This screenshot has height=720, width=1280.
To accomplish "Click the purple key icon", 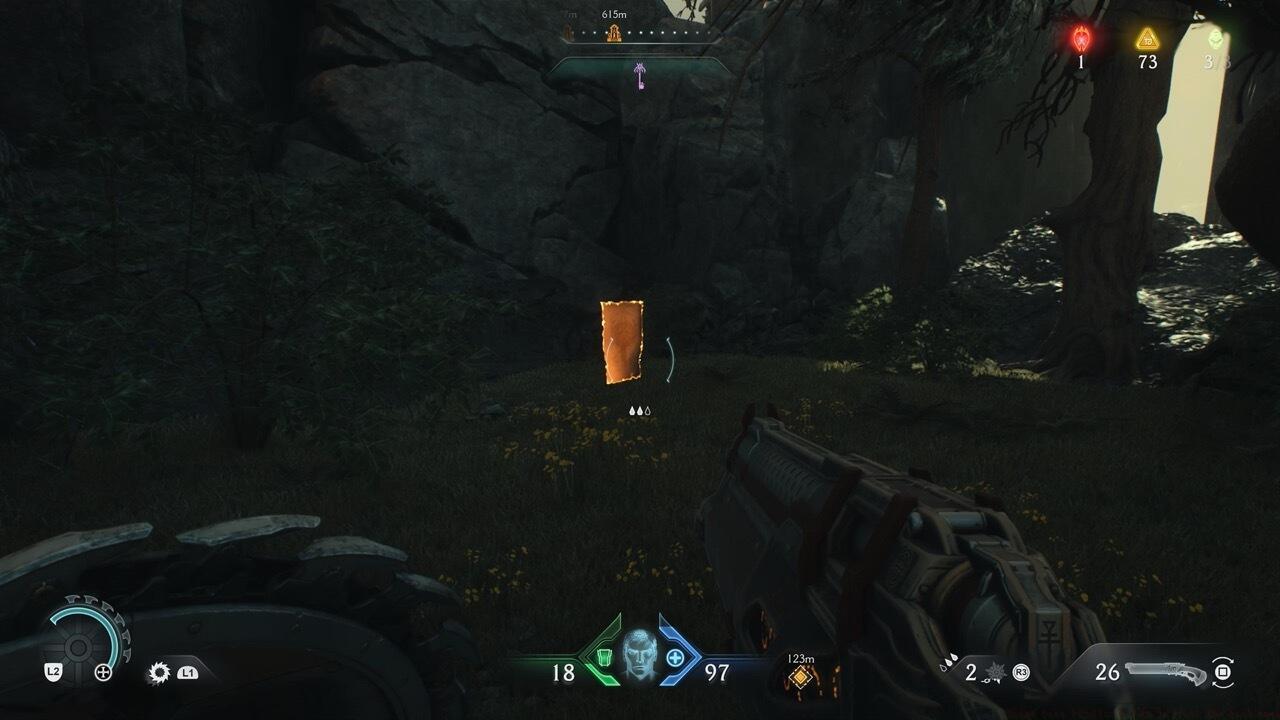I will 640,74.
